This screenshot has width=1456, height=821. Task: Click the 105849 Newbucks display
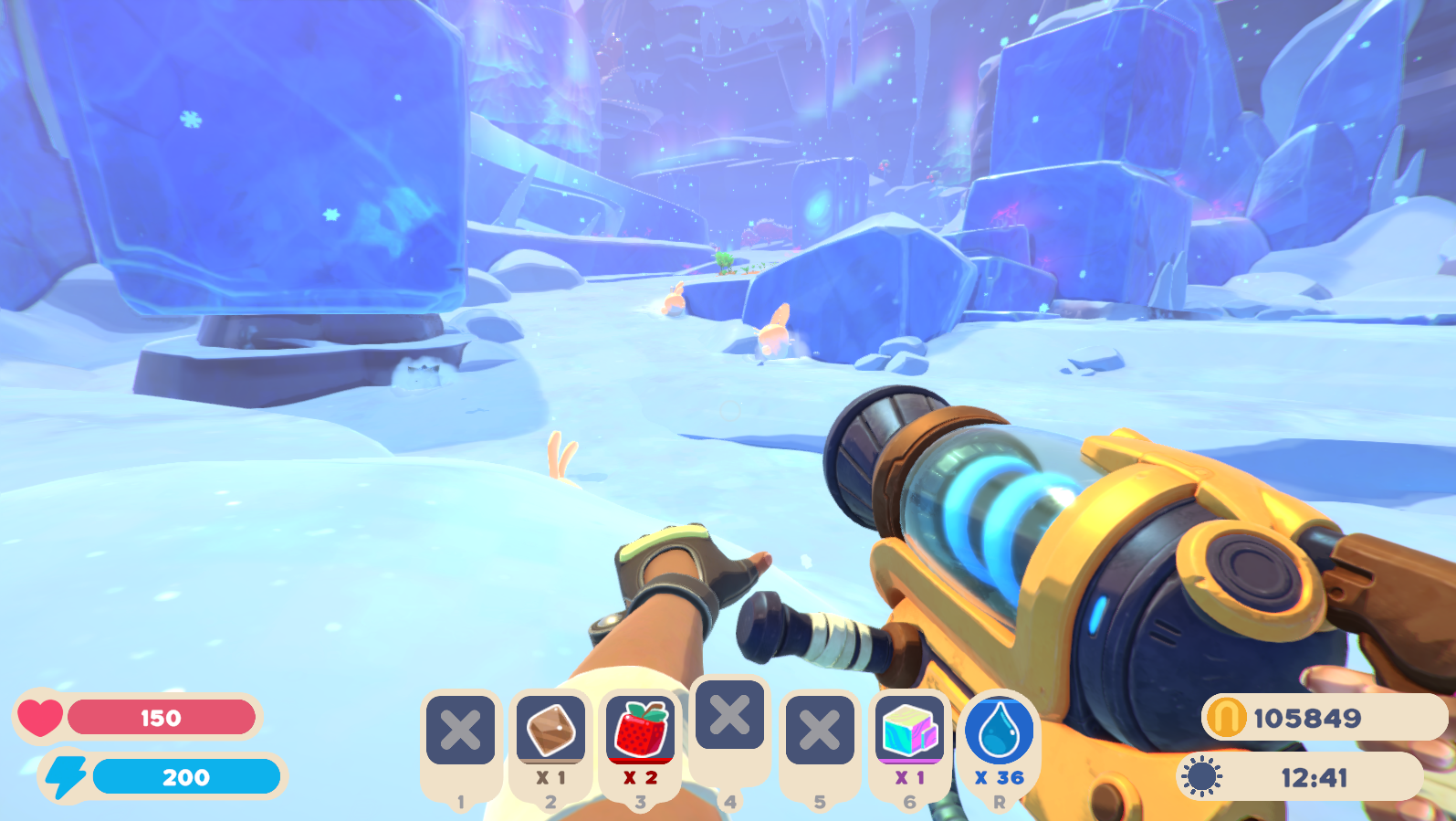point(1307,718)
